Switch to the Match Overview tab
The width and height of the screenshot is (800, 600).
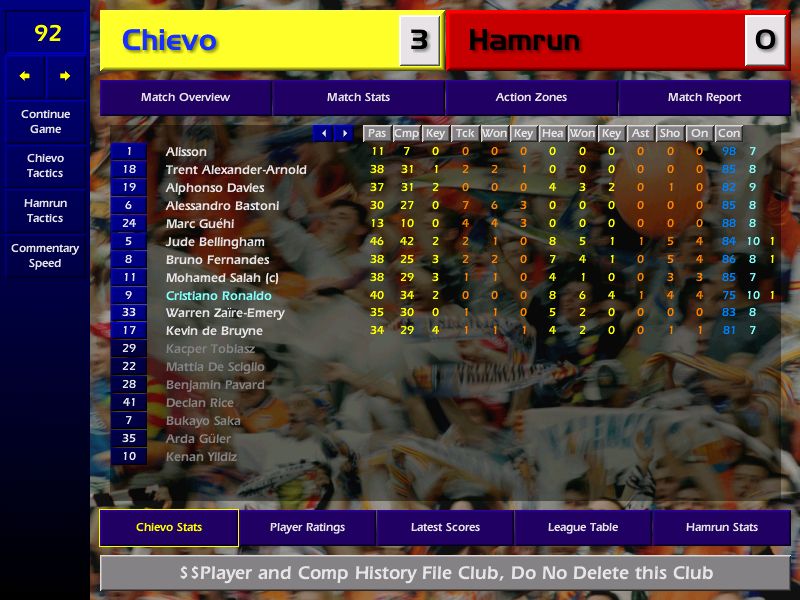tap(185, 98)
